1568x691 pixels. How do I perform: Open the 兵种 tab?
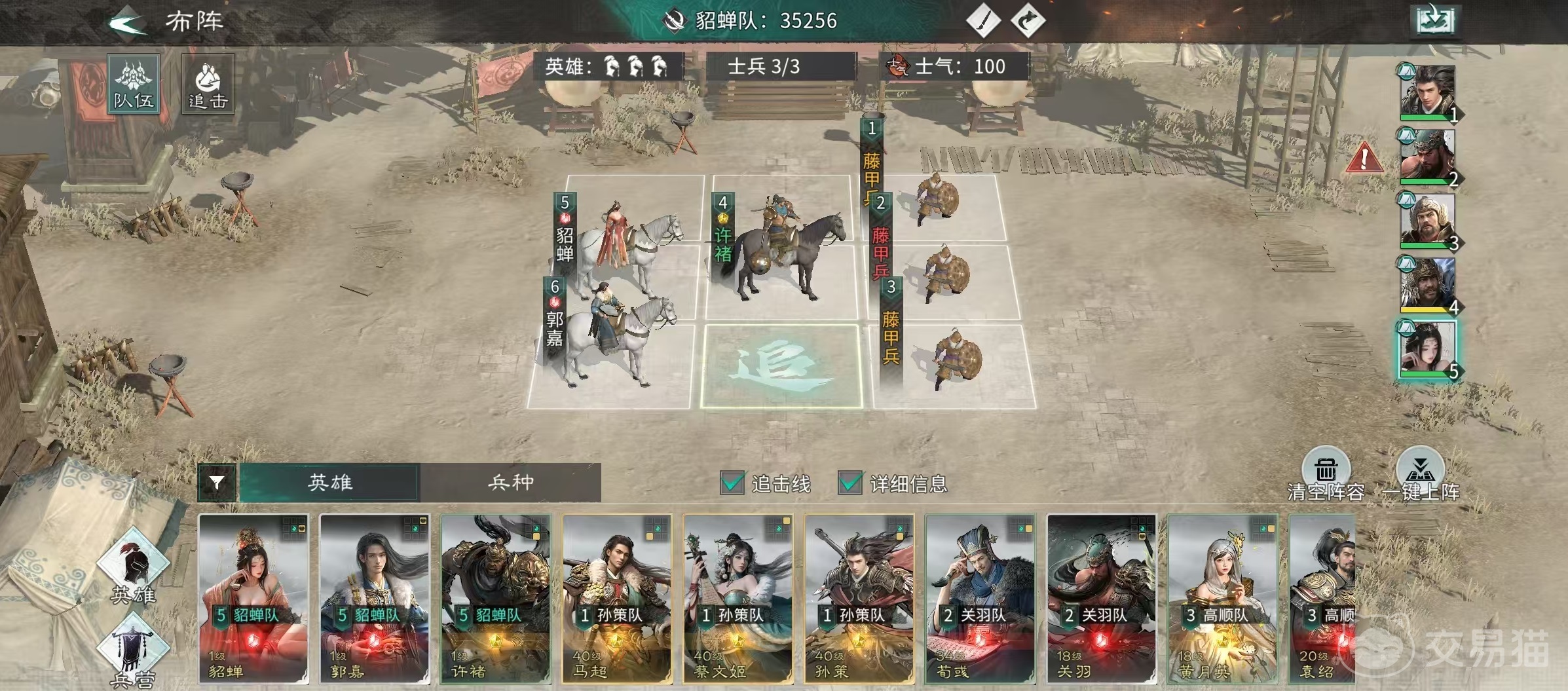coord(510,483)
